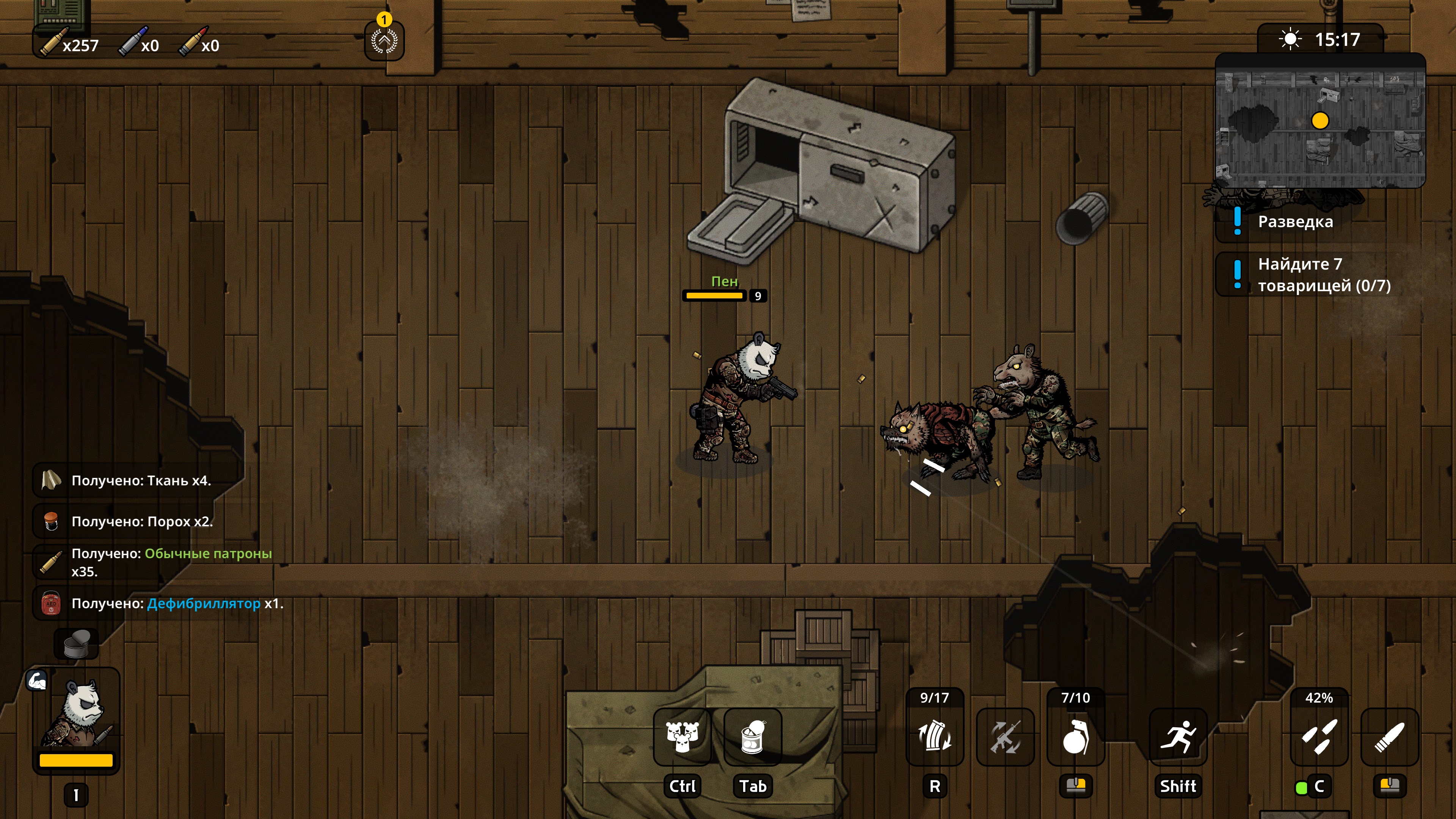Activate the sprint running-man ability

[x=1178, y=737]
